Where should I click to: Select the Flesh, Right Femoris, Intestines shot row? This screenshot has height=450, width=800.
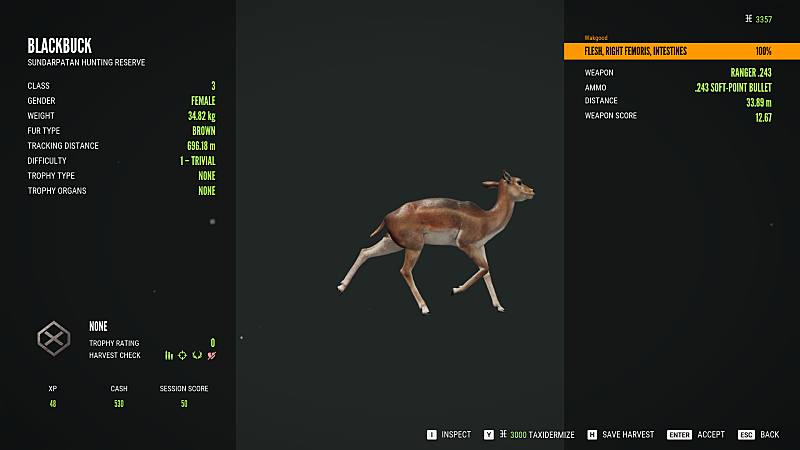click(668, 51)
